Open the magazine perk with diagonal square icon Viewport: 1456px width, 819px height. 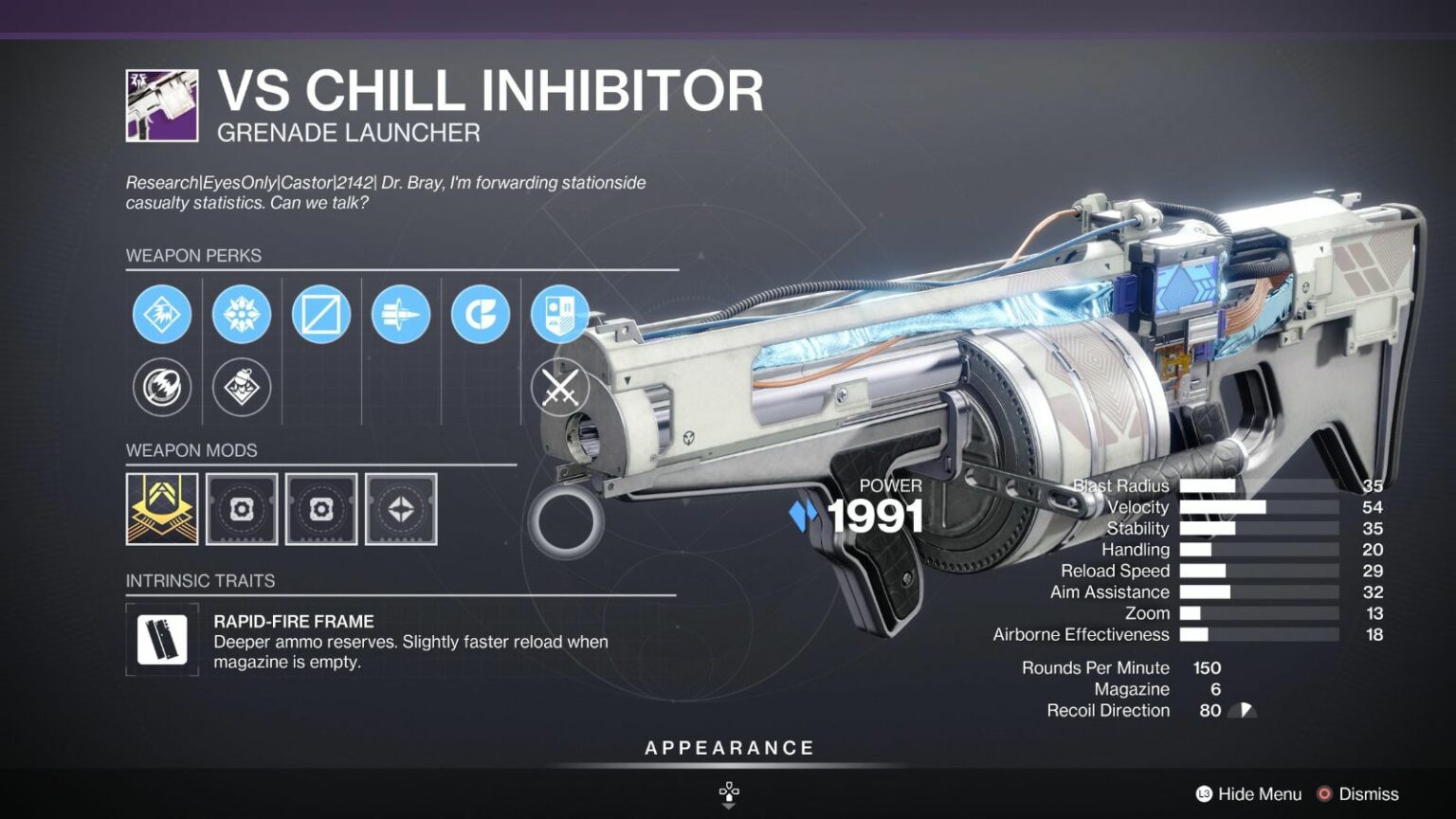pos(320,313)
